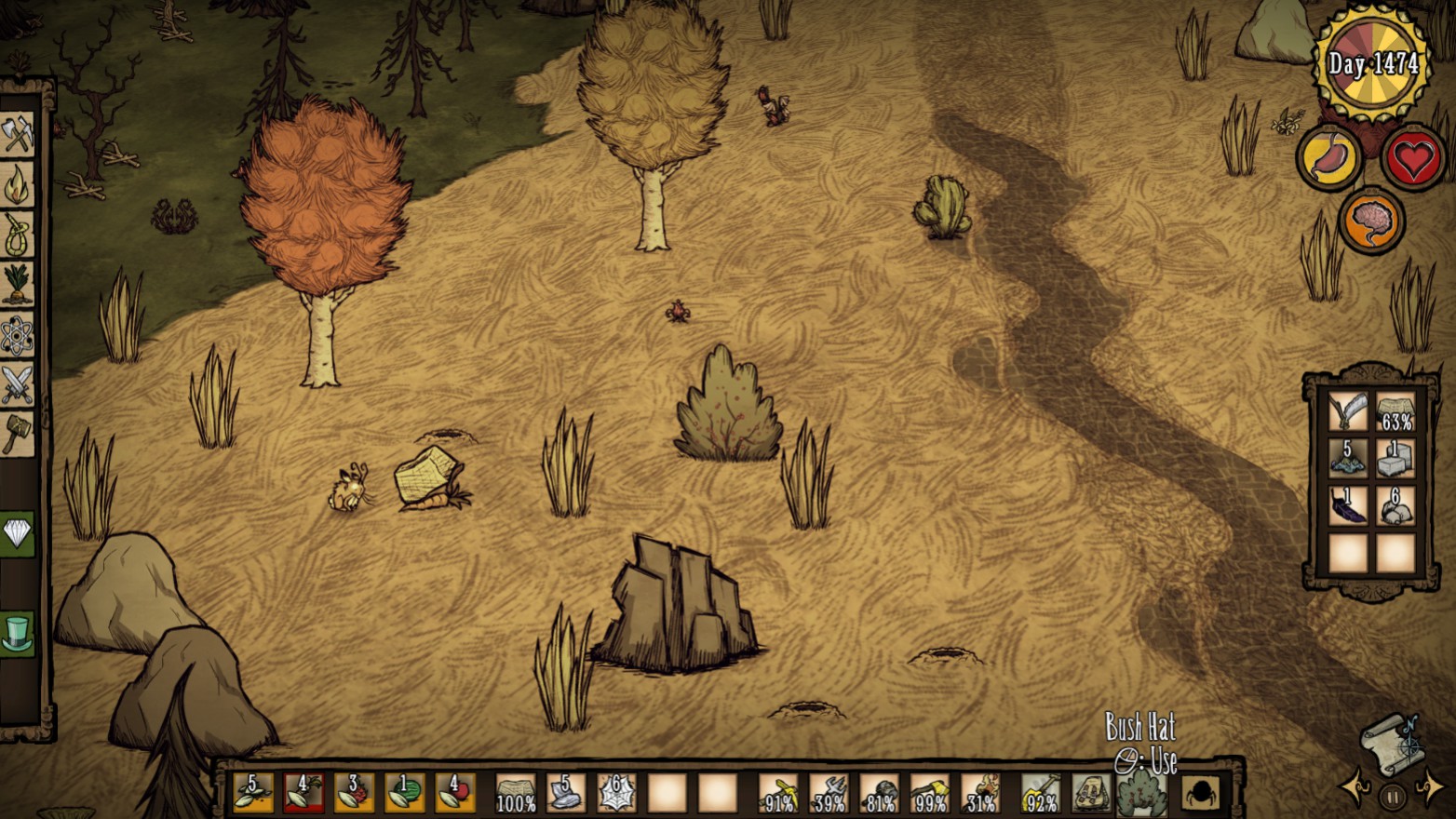Image resolution: width=1456 pixels, height=819 pixels.
Task: Show the Fight crossed-swords tab
Action: coord(17,384)
